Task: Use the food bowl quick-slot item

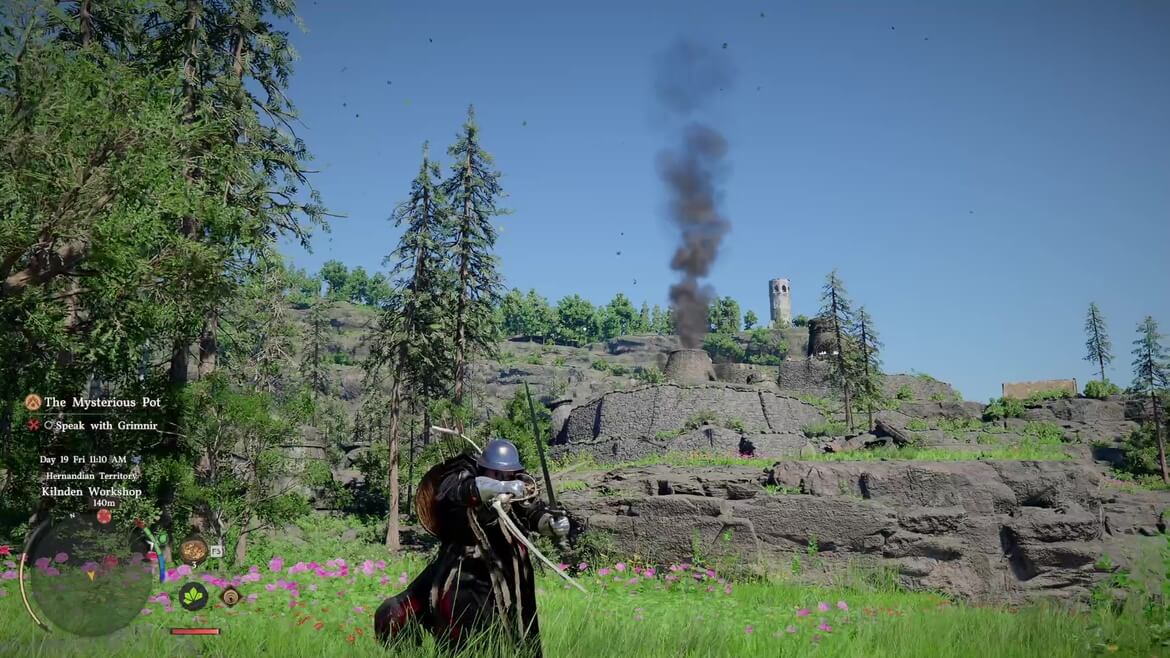Action: [194, 549]
